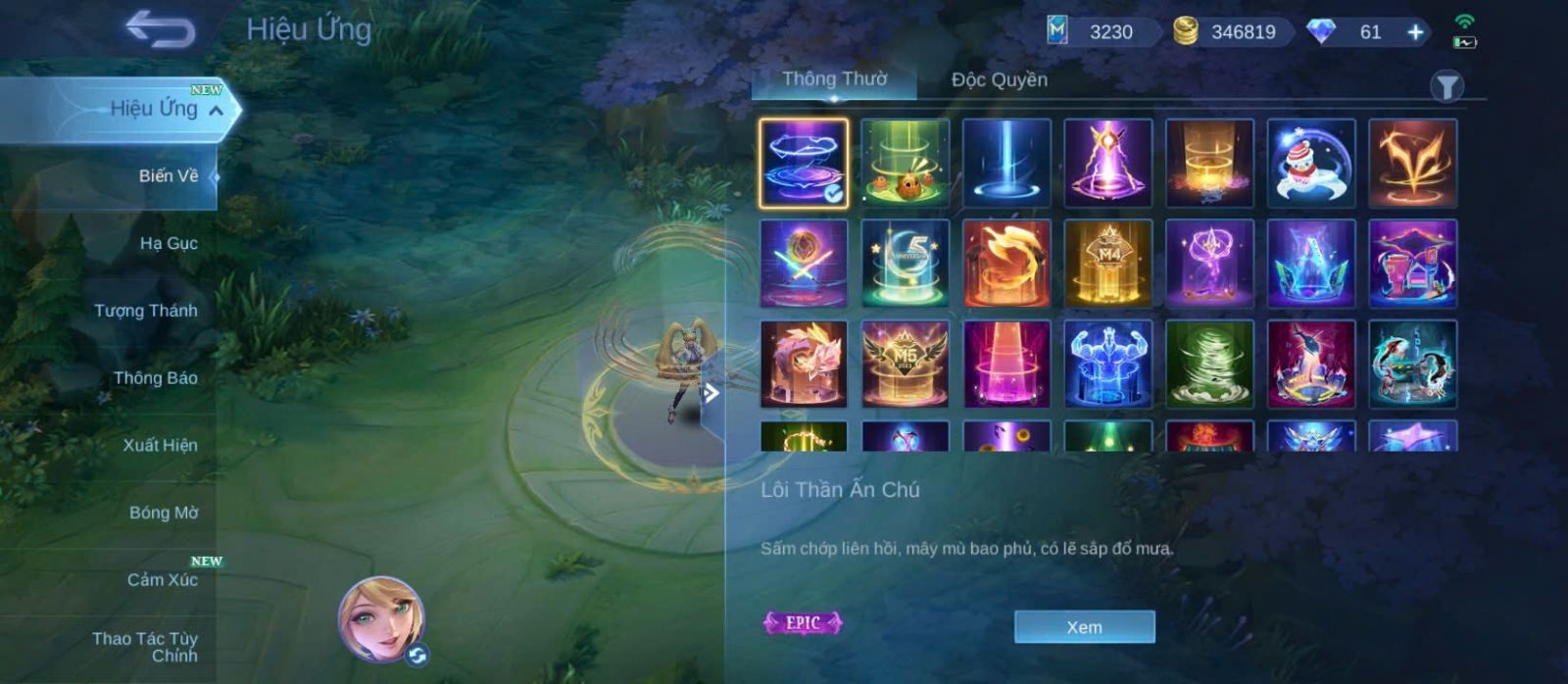Open Thao Tác Tùy Chỉnh settings

click(145, 647)
